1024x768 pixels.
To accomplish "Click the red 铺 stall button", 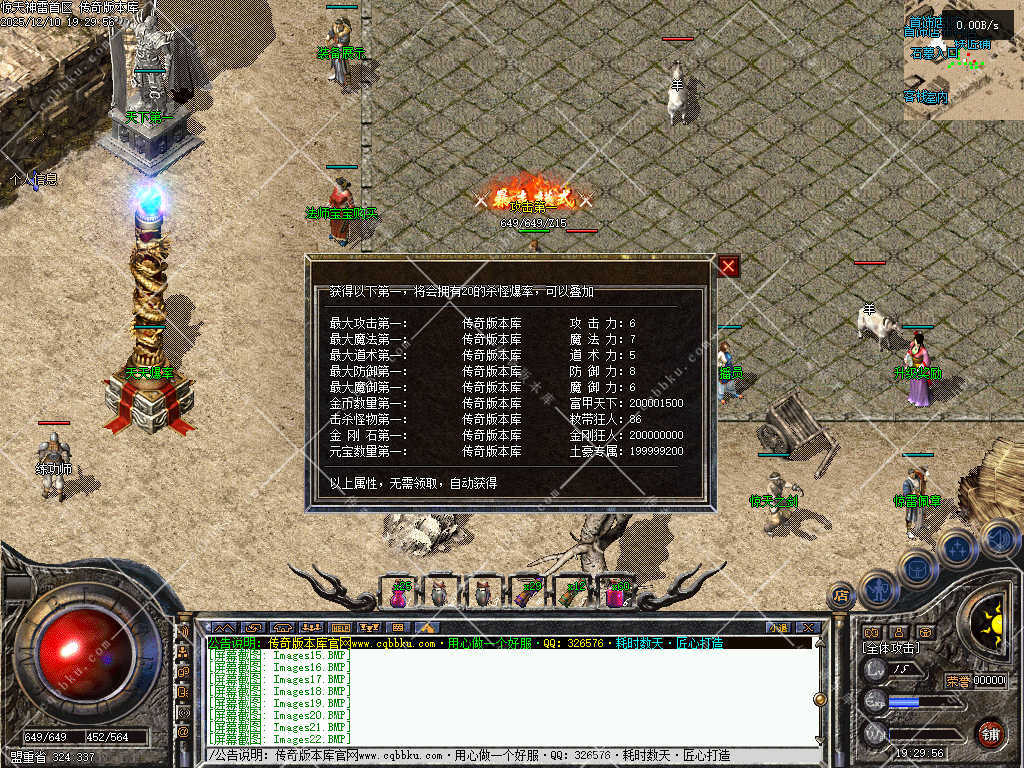I will tap(989, 732).
